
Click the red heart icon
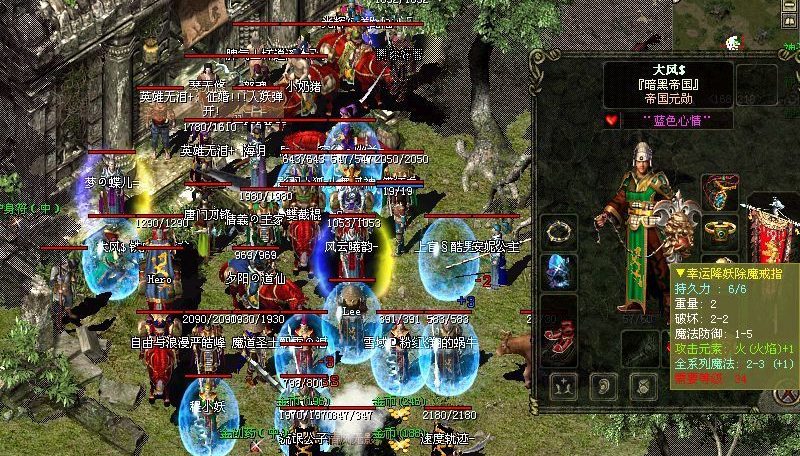click(612, 120)
